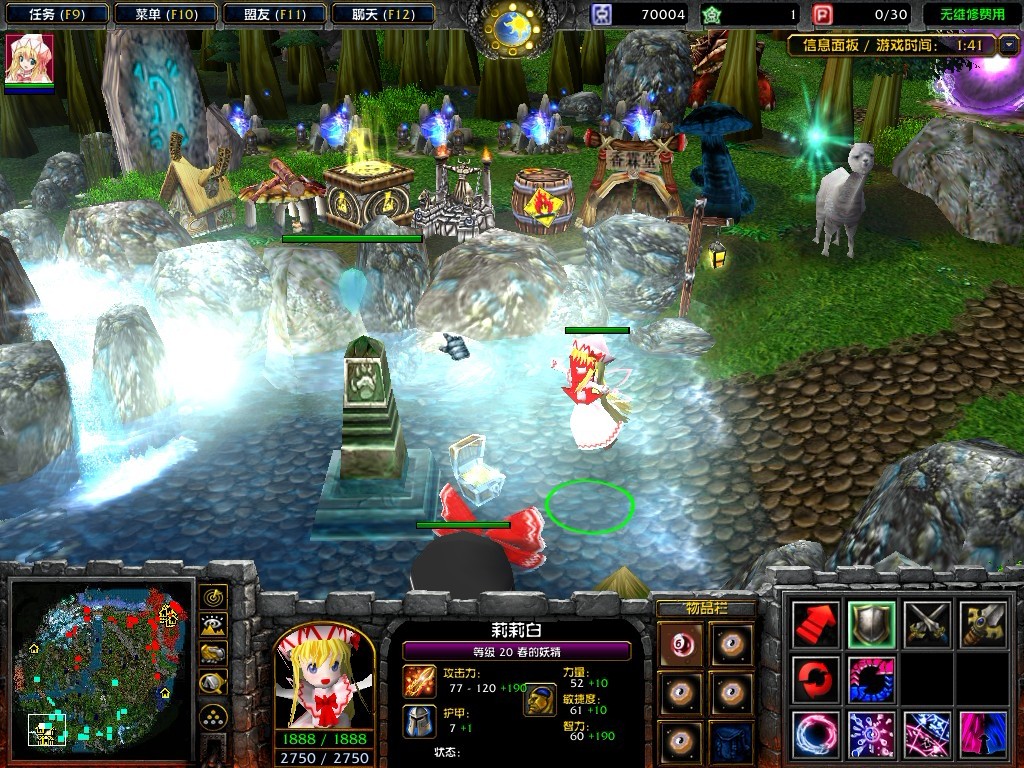
Task: Activate the green-bordered shield command
Action: pos(870,625)
